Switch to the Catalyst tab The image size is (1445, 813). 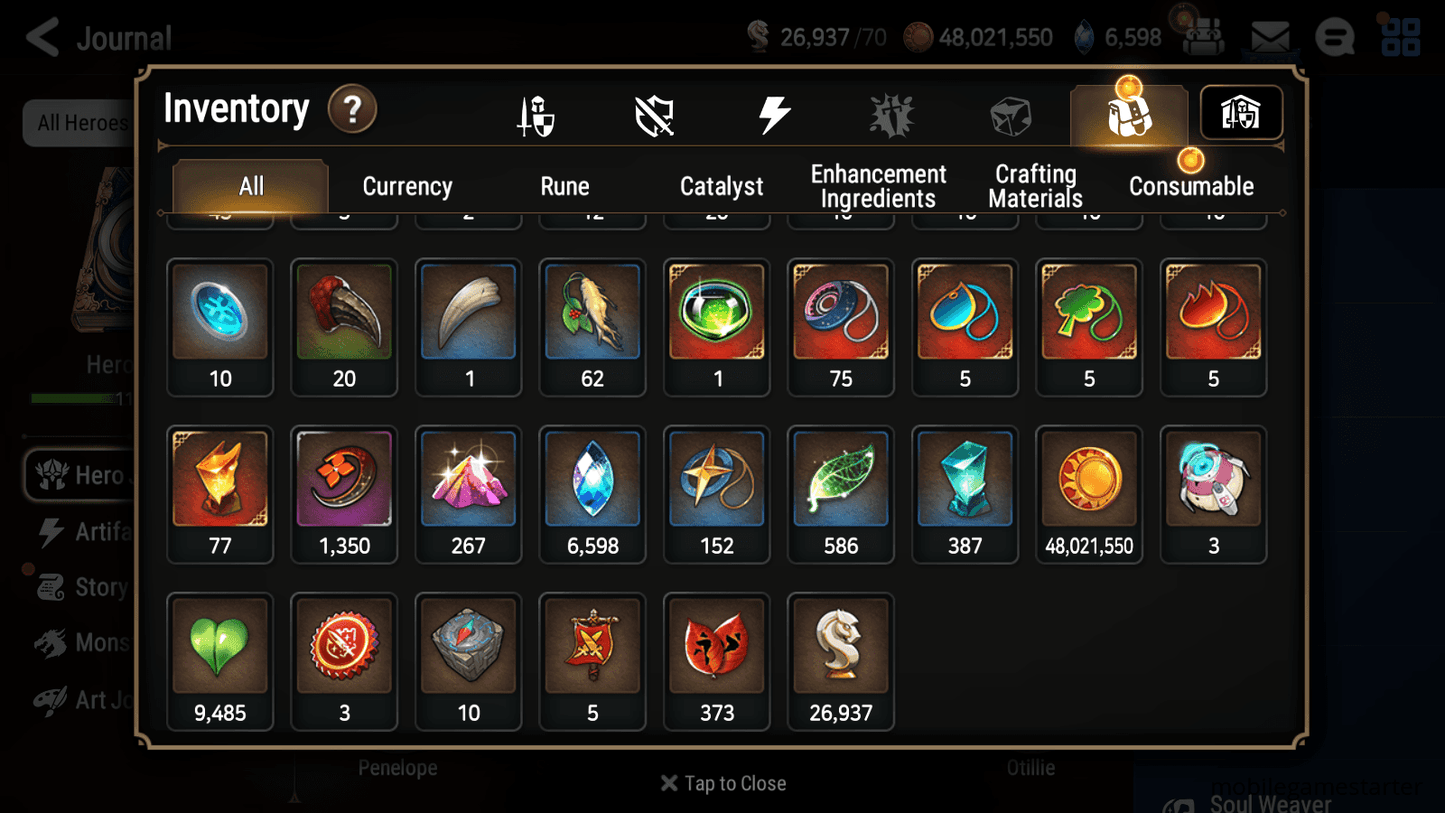[722, 186]
